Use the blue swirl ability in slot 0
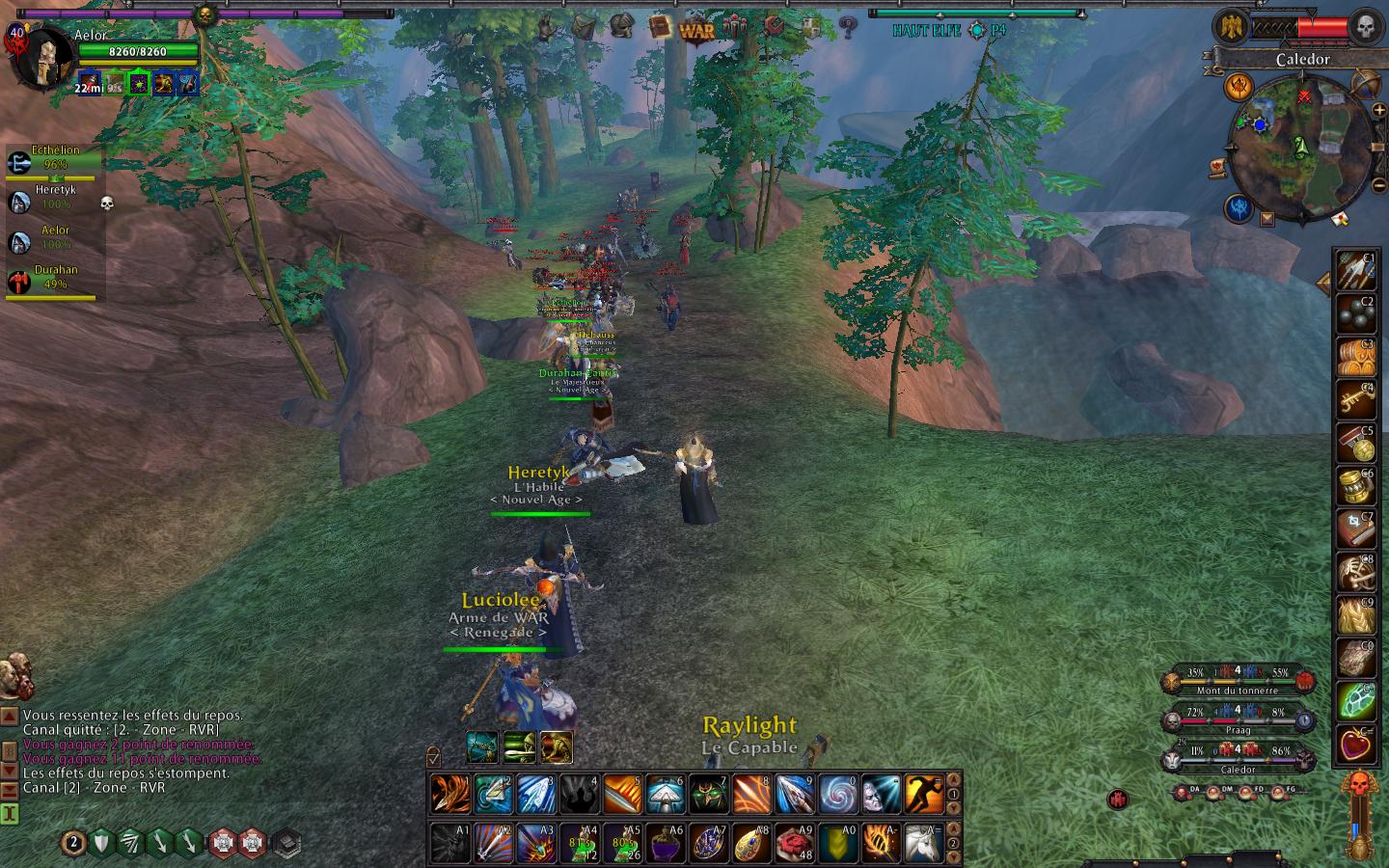The width and height of the screenshot is (1389, 868). [x=838, y=795]
